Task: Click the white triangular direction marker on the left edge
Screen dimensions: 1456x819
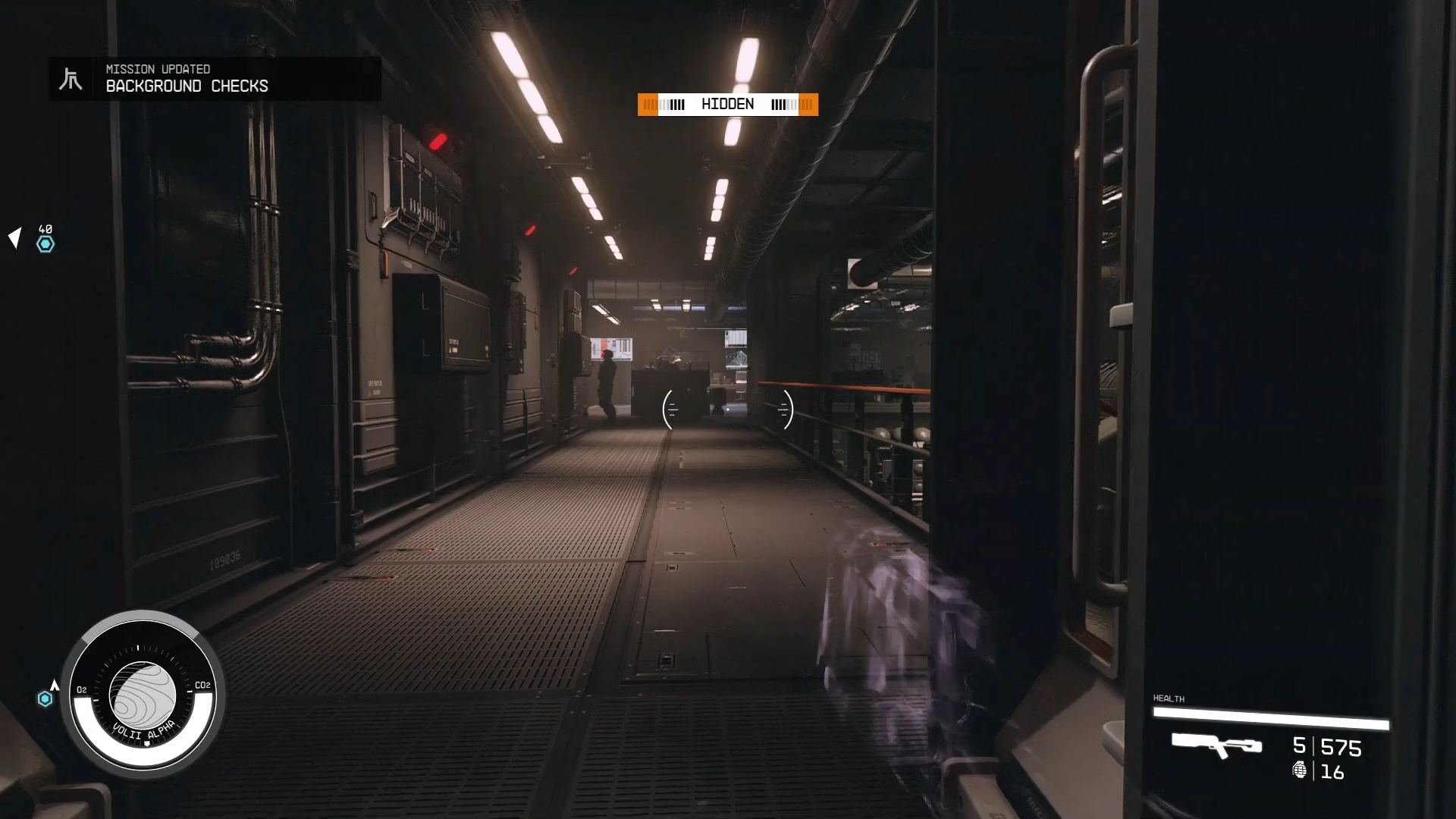Action: (14, 238)
